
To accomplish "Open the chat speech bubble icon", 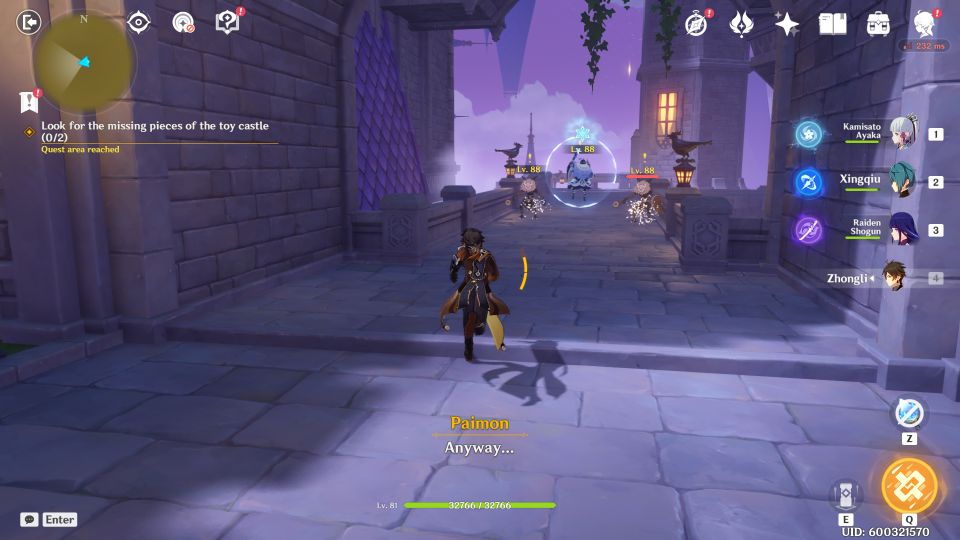I will tap(29, 519).
